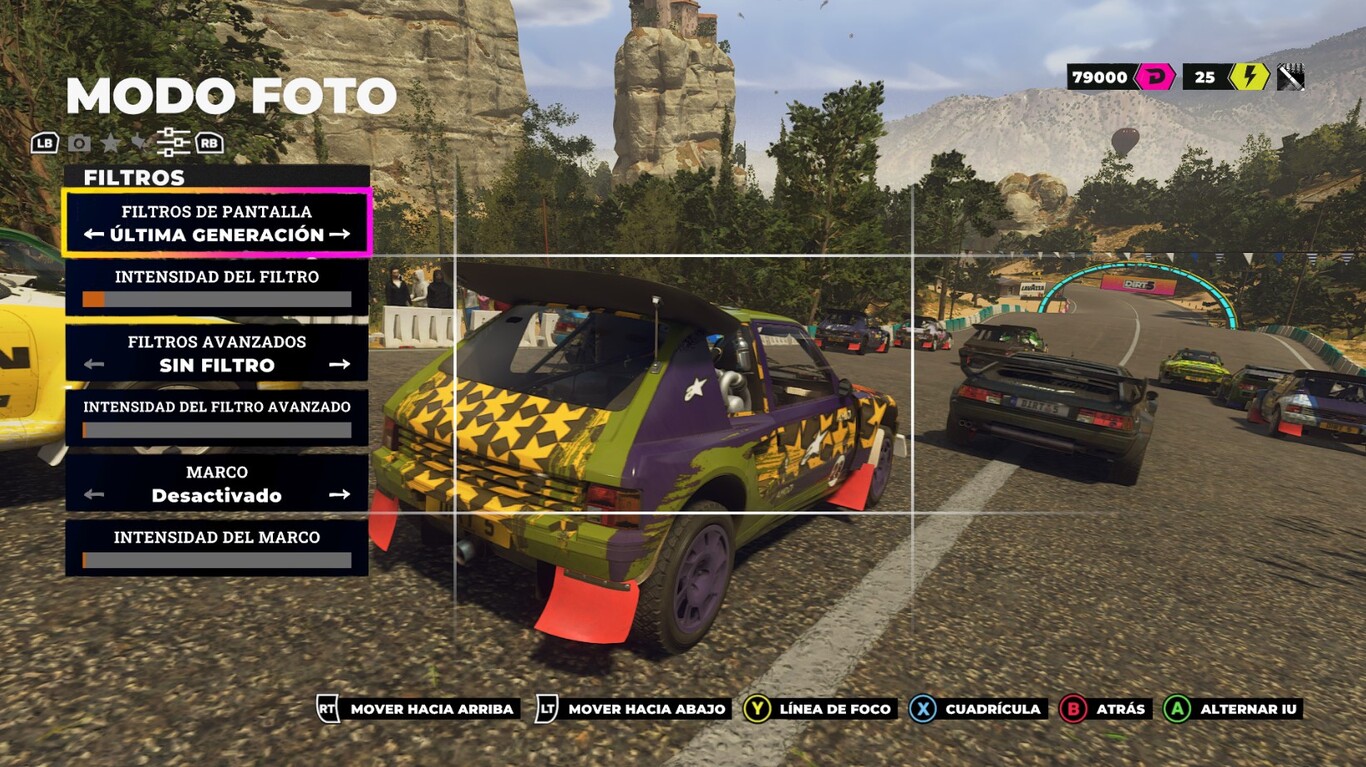Click the Intensidad del Marco bar
The width and height of the screenshot is (1366, 767).
point(215,558)
